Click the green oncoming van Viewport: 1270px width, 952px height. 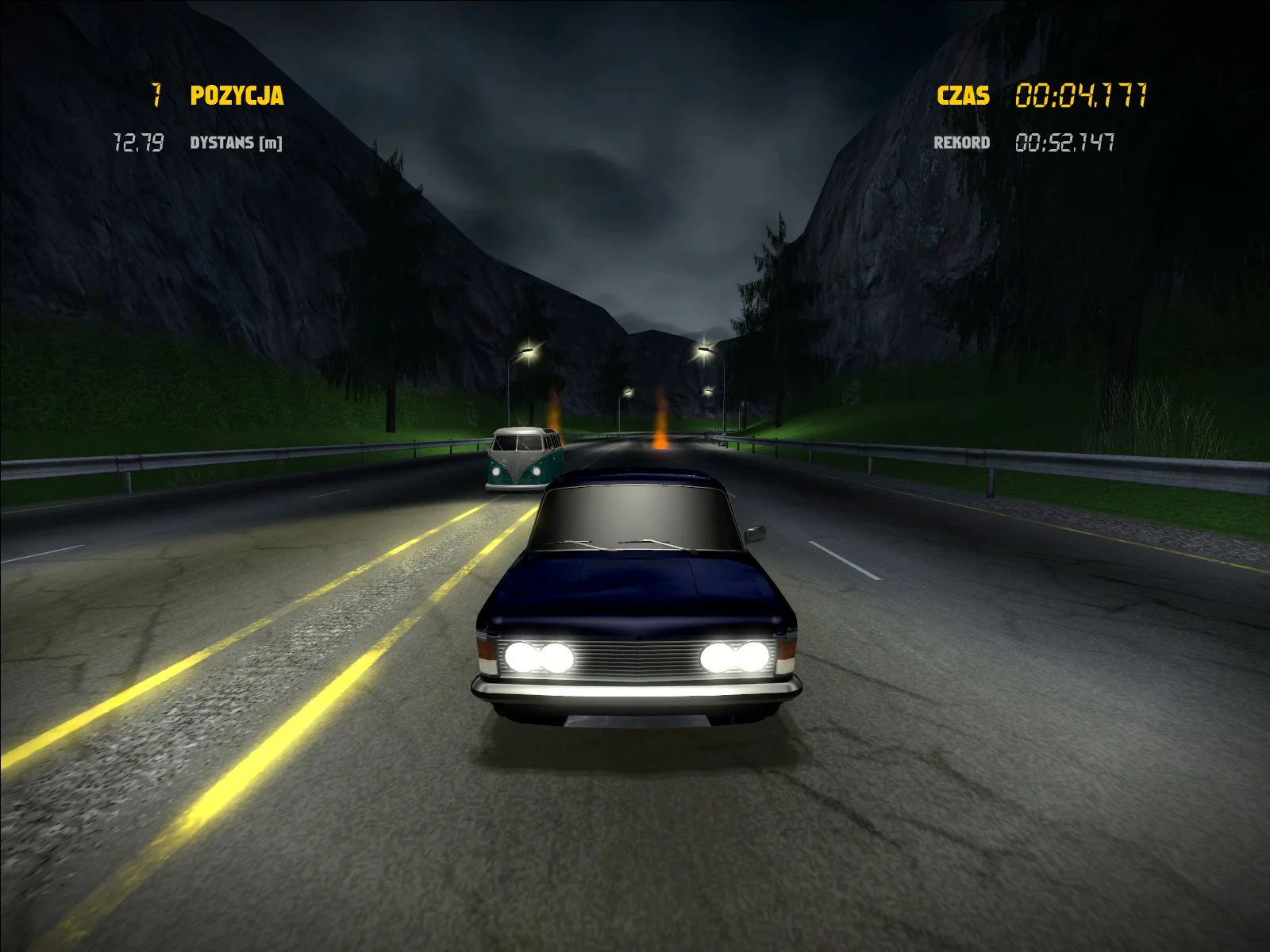point(524,459)
